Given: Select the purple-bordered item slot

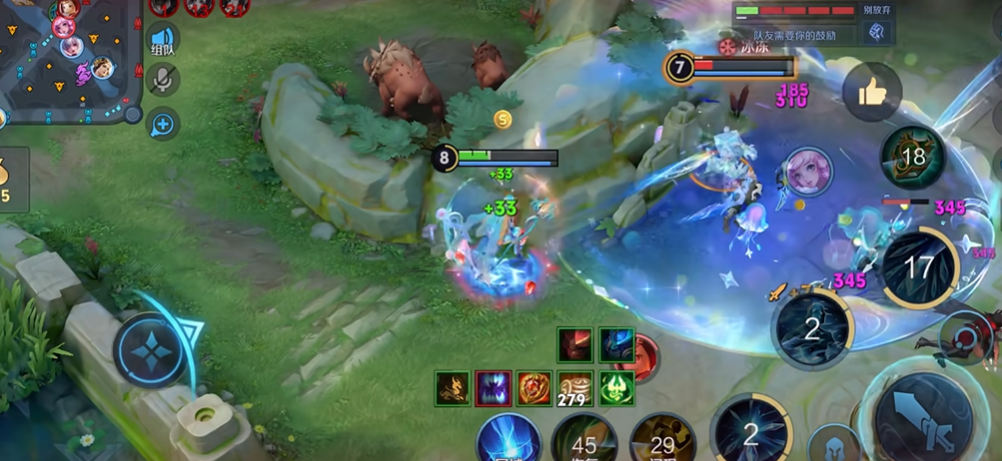Looking at the screenshot, I should (x=493, y=388).
